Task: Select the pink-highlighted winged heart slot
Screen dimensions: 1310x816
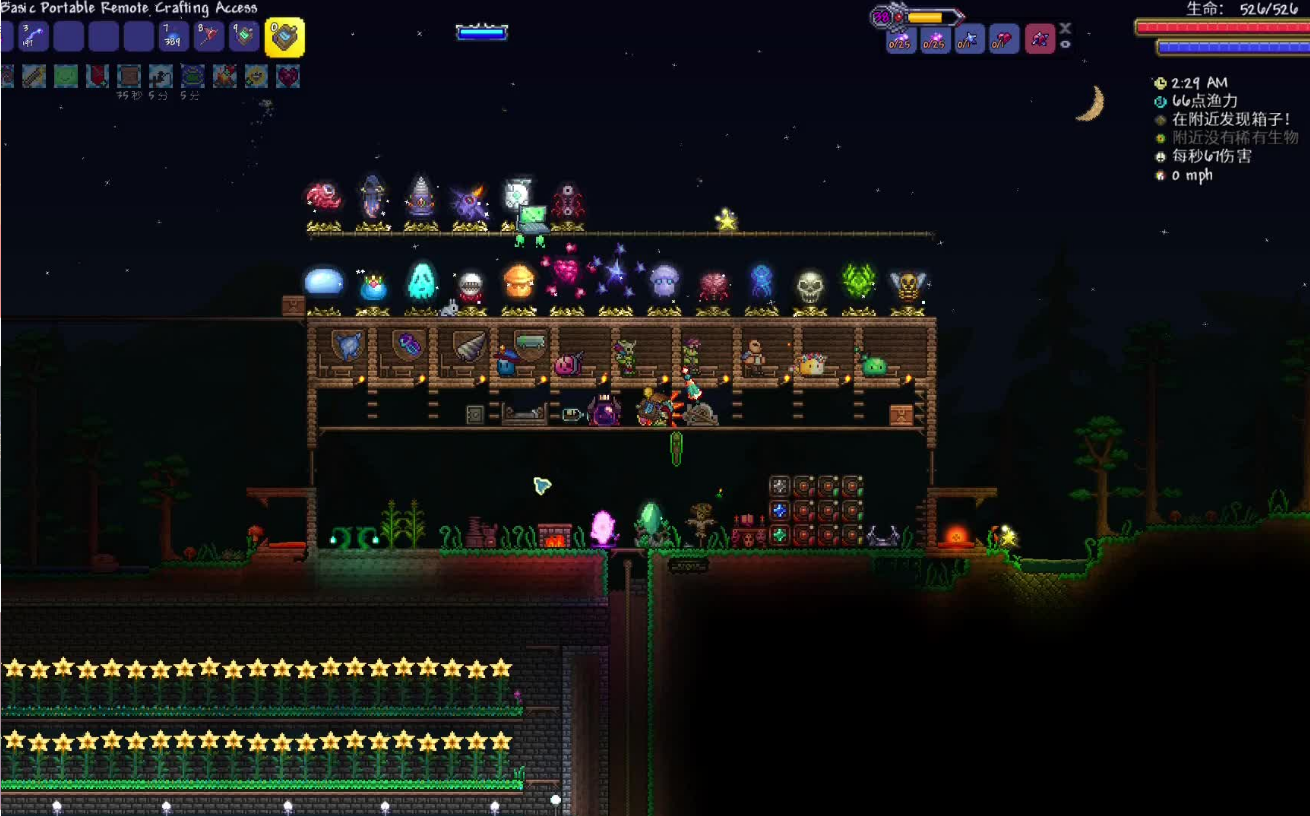Action: 1040,40
